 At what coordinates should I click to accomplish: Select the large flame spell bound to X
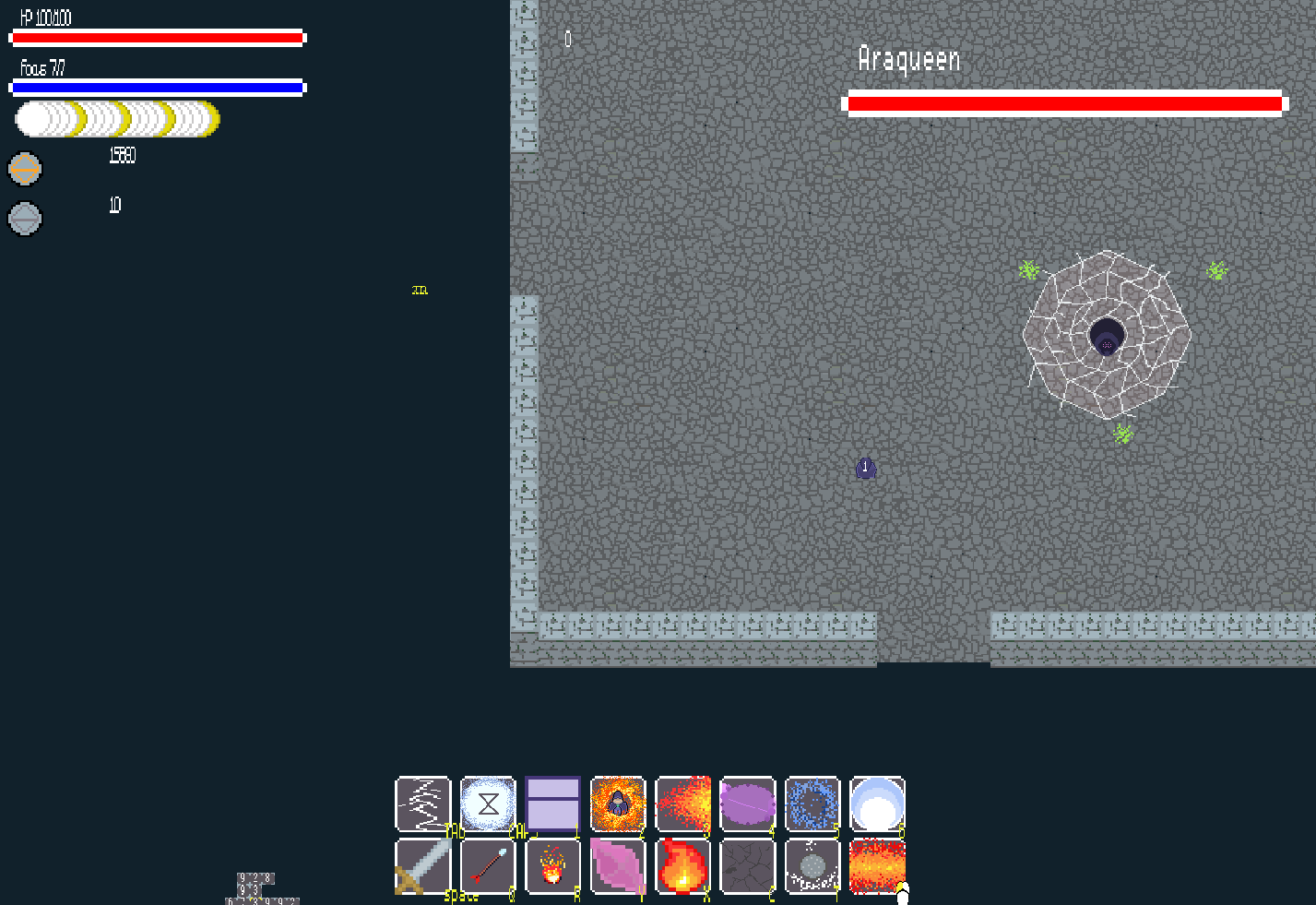click(x=682, y=865)
